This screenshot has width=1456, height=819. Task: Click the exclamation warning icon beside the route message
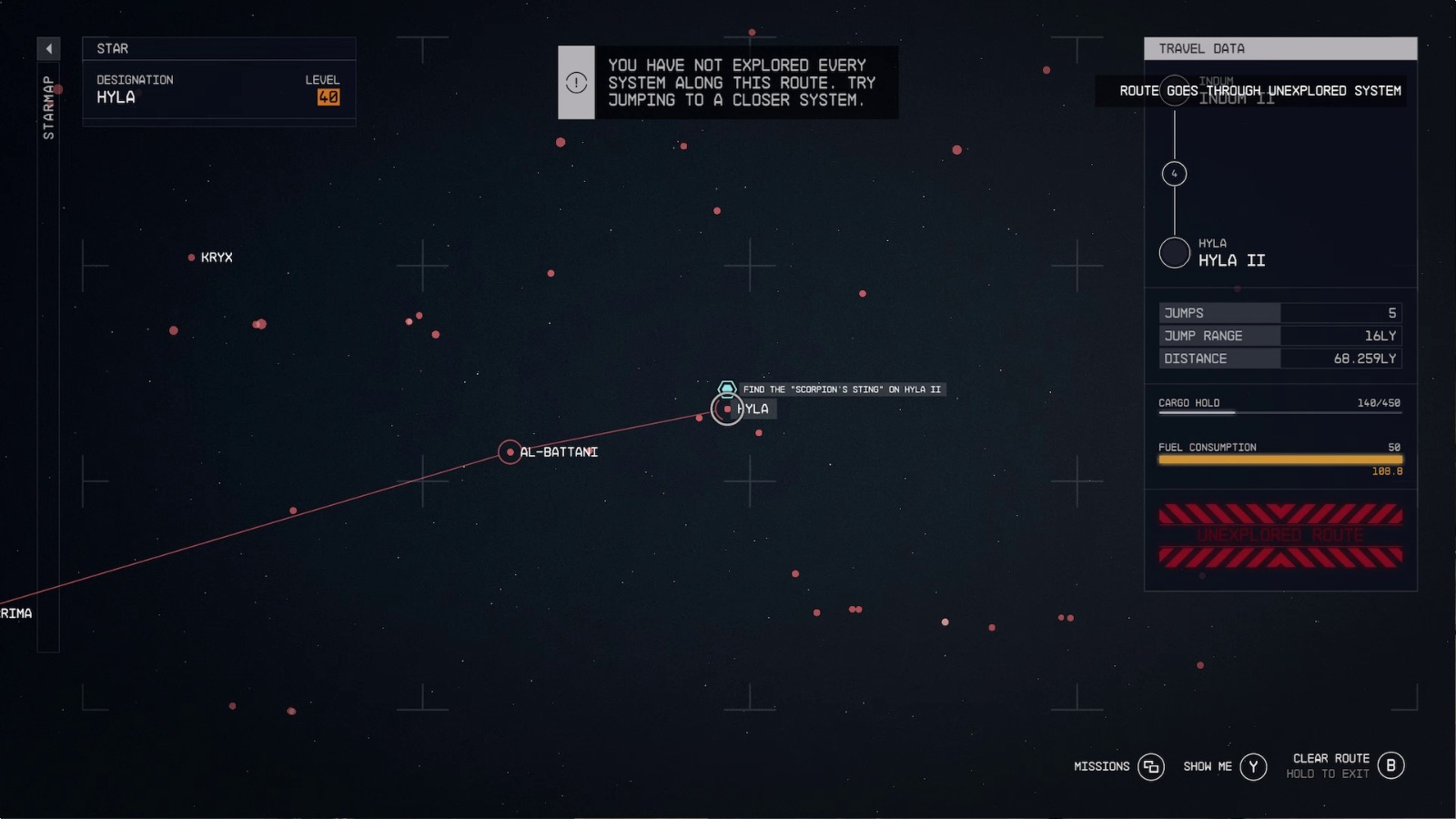(x=574, y=82)
